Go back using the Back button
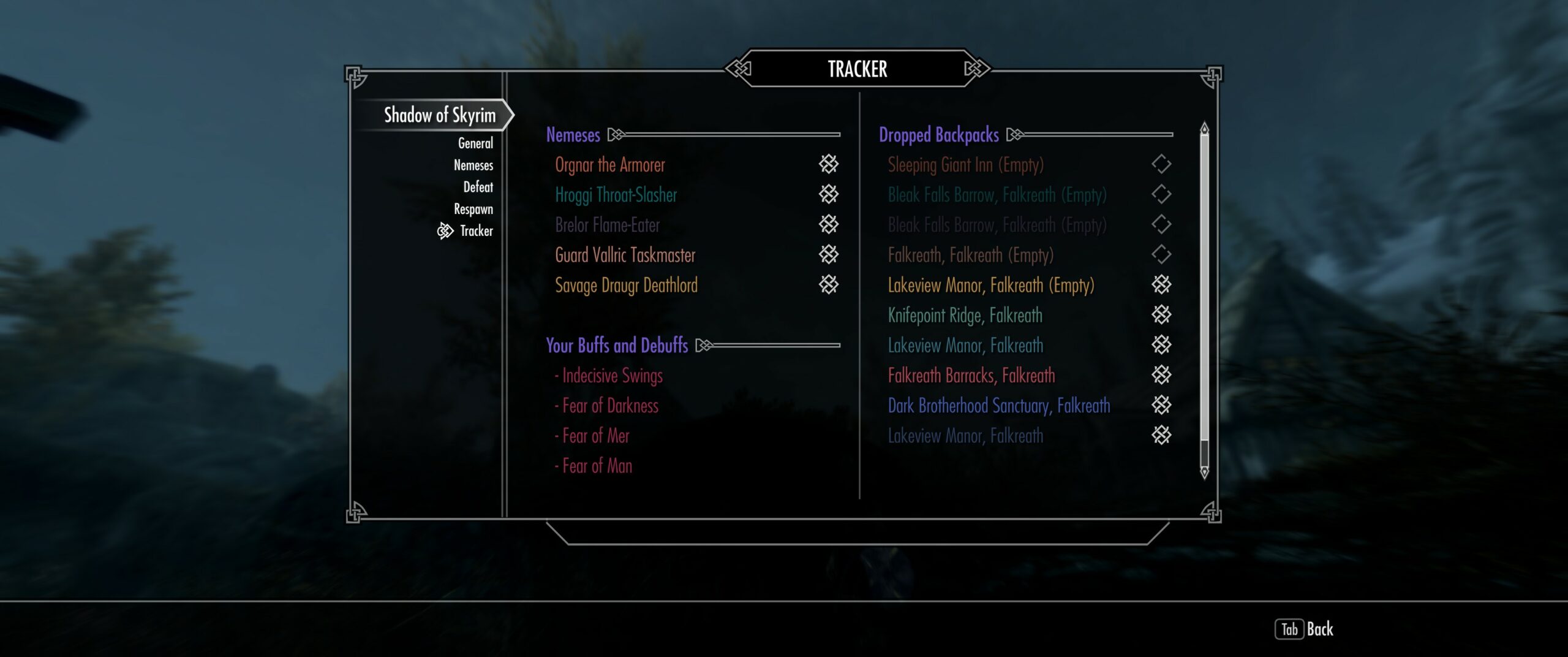 coord(1305,629)
